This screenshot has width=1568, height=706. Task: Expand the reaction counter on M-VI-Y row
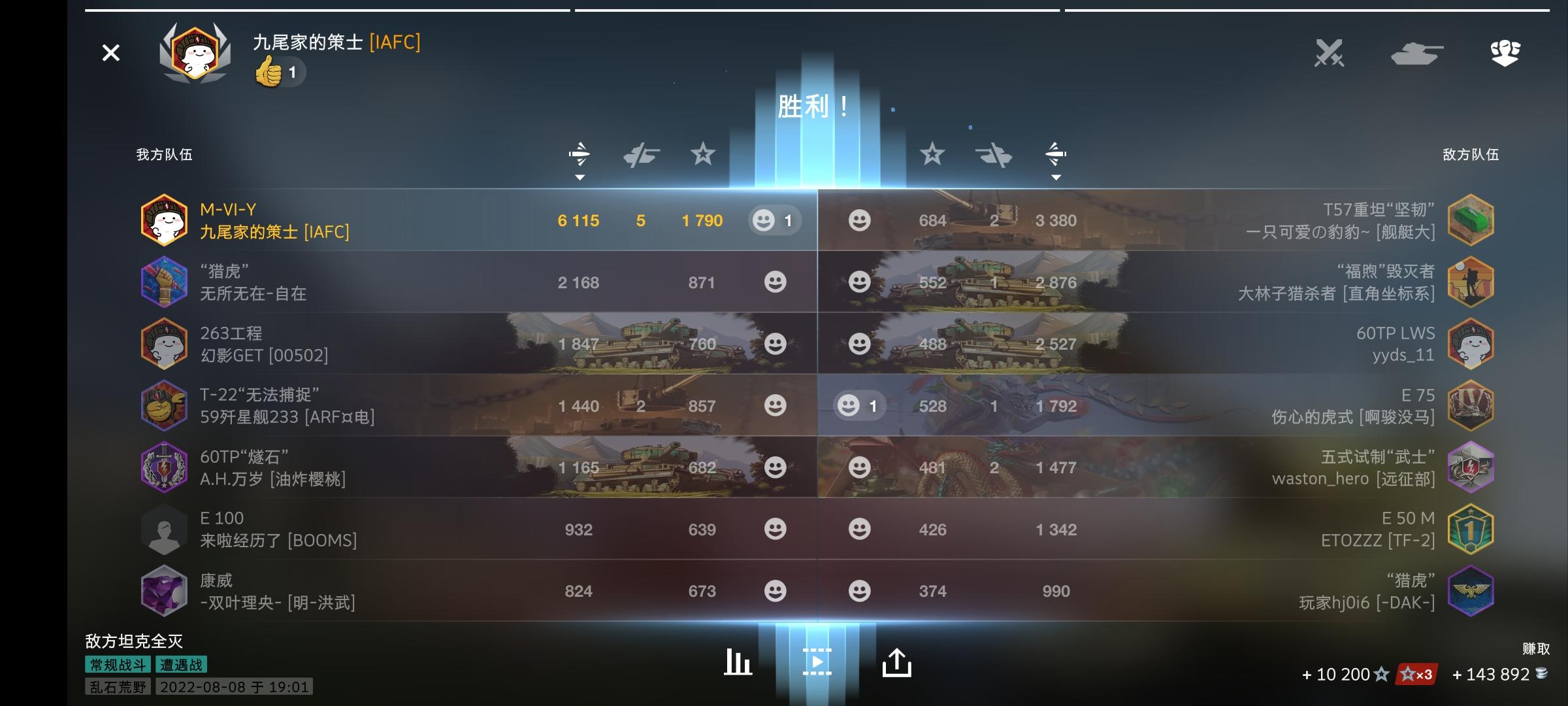coord(774,220)
